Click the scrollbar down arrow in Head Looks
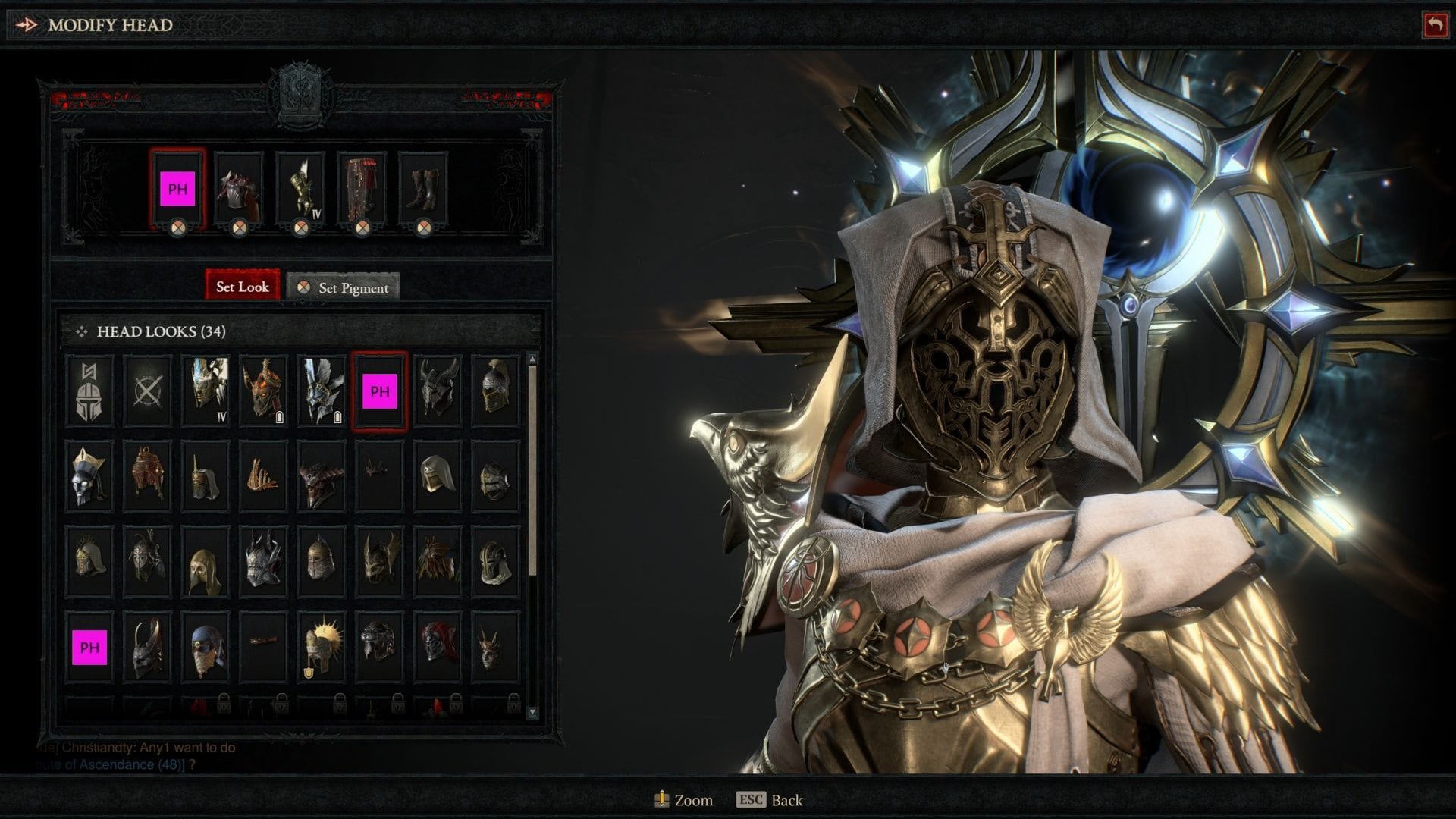 point(531,709)
